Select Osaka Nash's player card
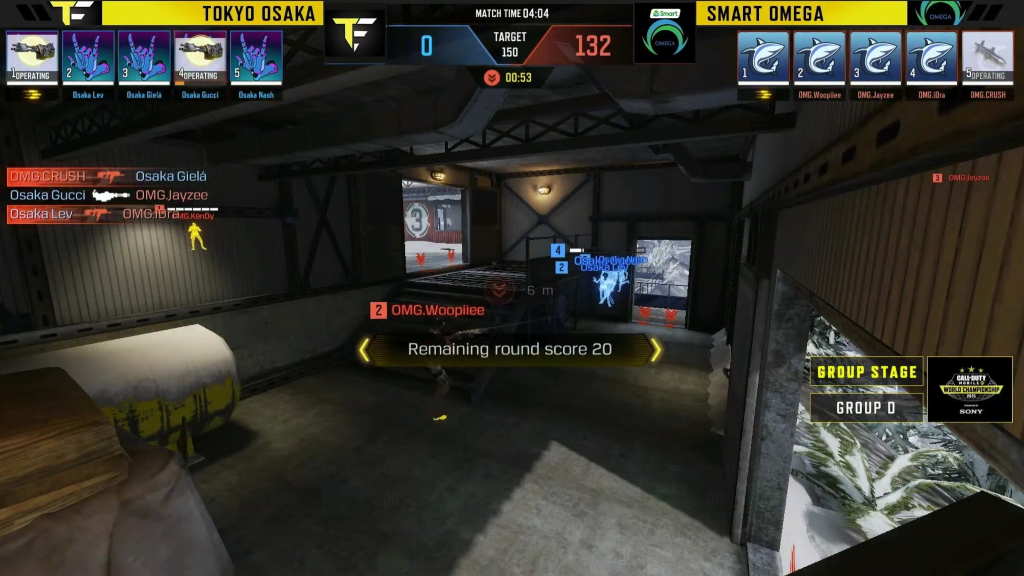Screen dimensions: 1024x576 pos(256,56)
